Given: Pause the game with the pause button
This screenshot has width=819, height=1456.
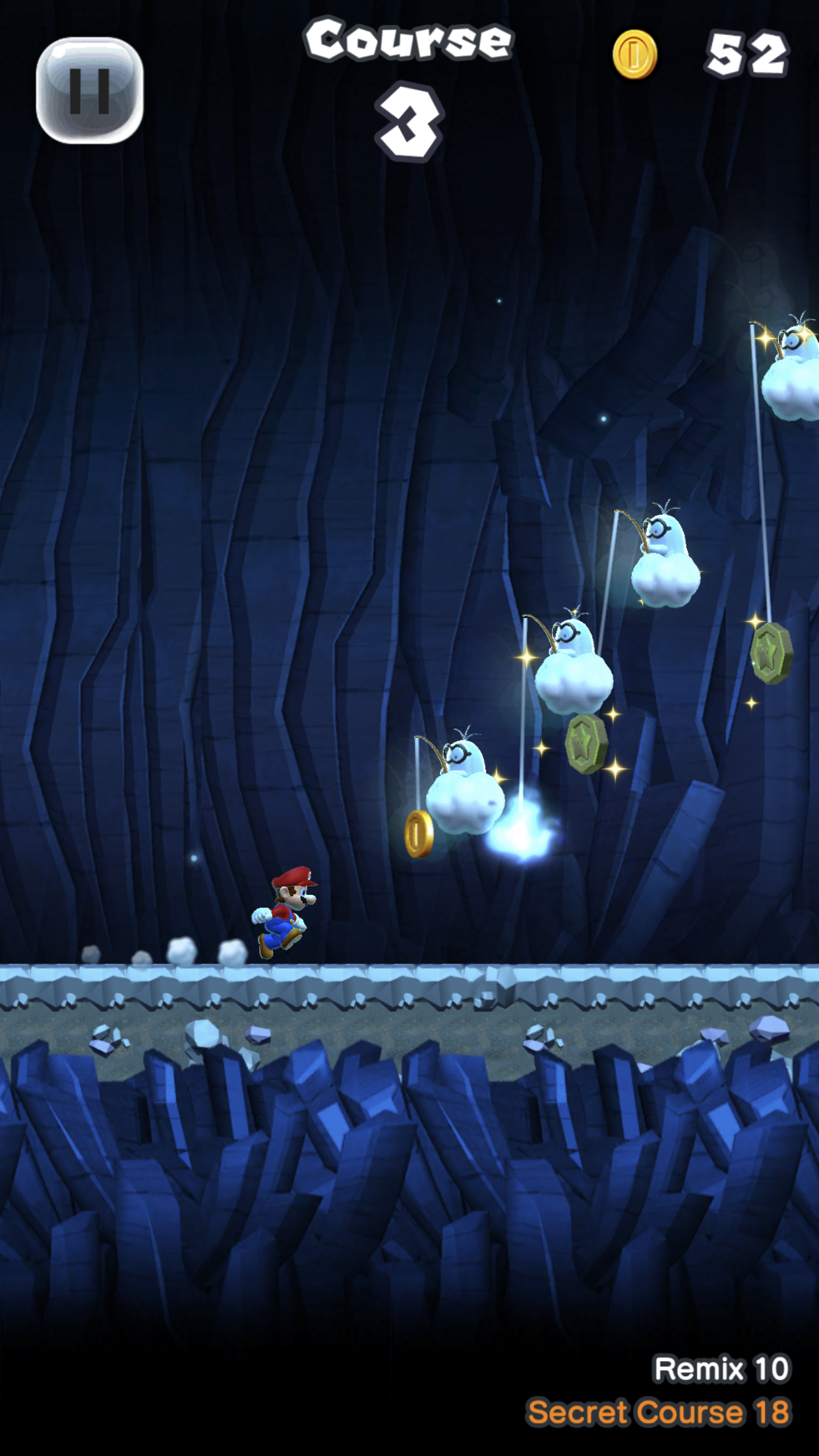Looking at the screenshot, I should coord(90,90).
